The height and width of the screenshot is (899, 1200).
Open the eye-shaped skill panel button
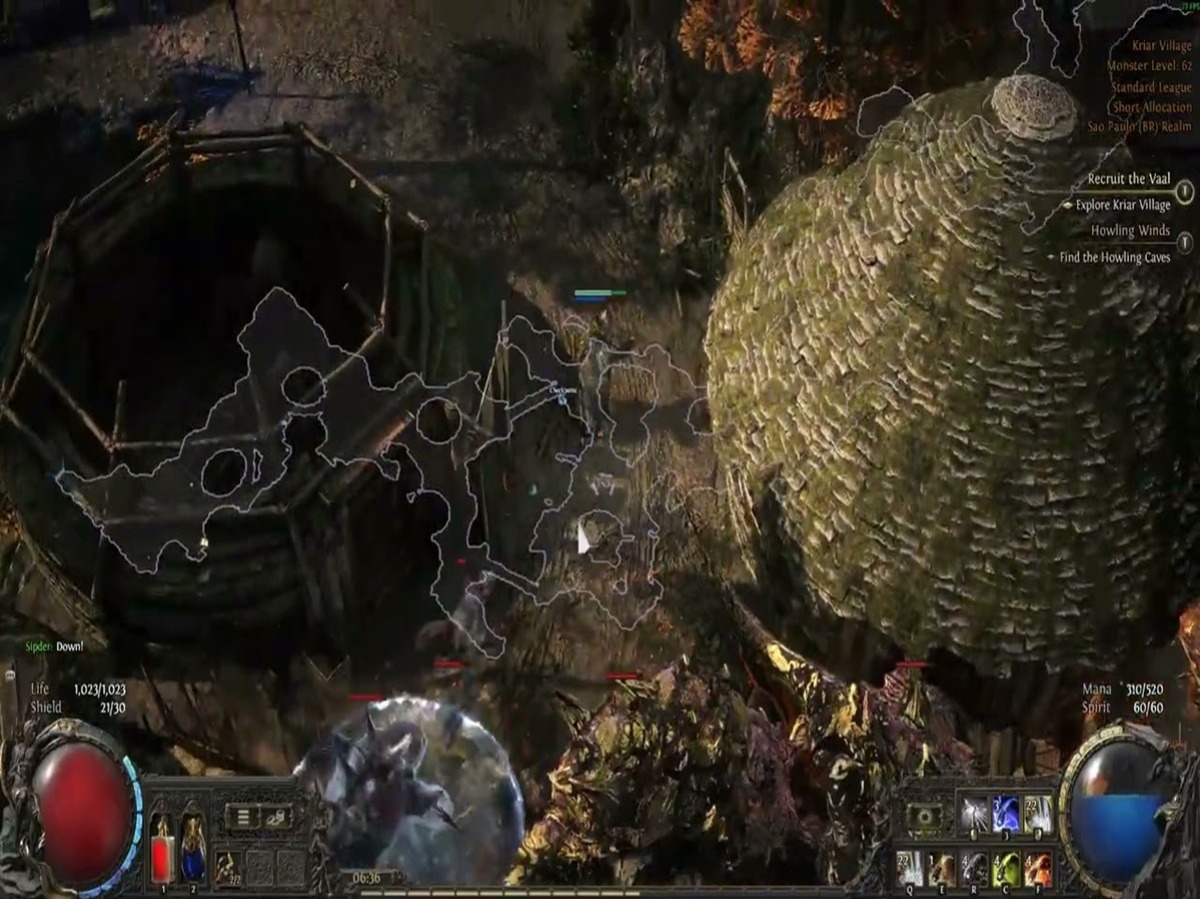pos(926,817)
